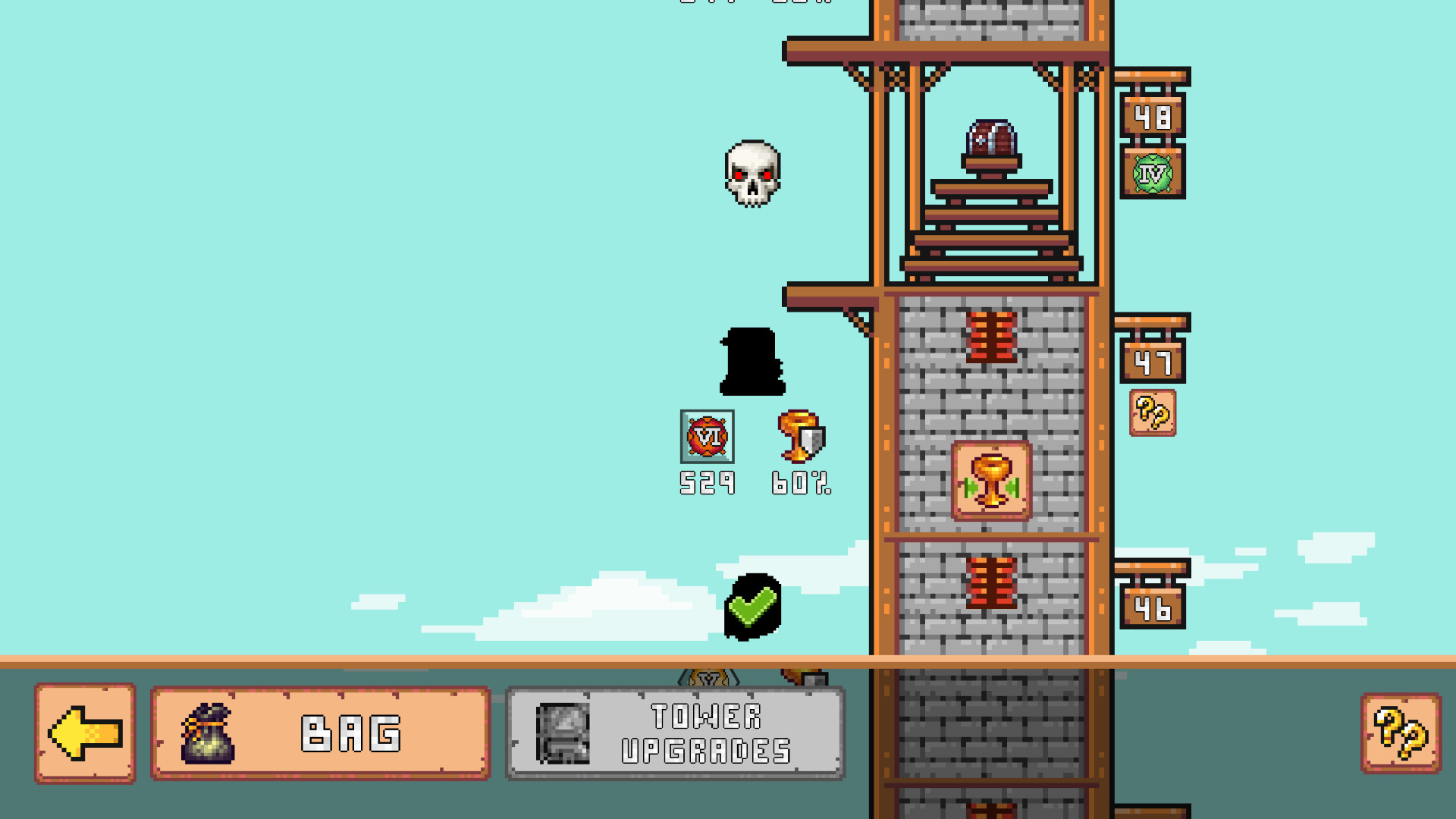Select floor sign 46

pyautogui.click(x=1152, y=607)
